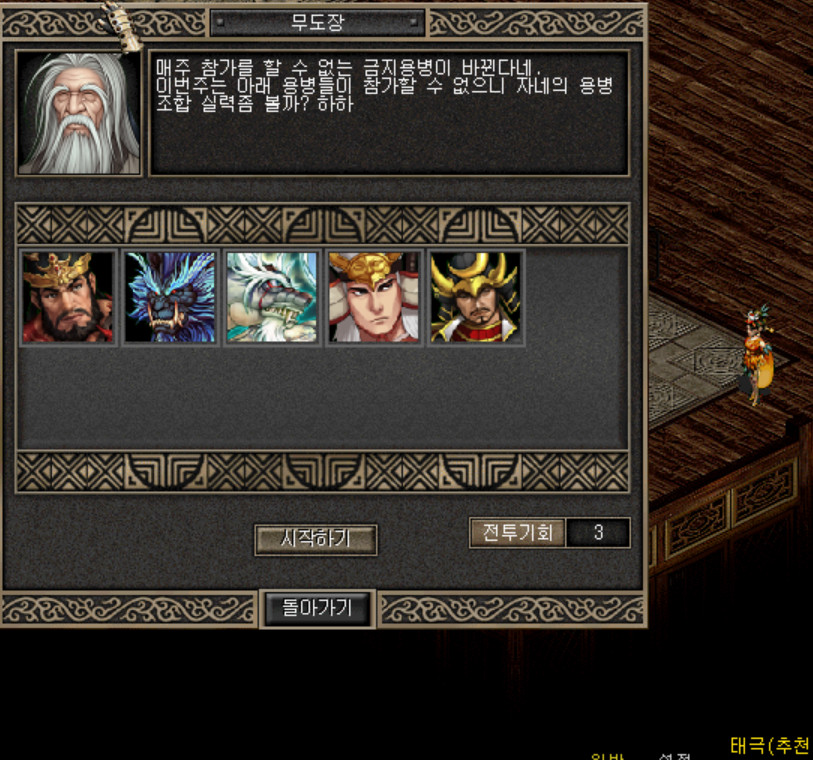Image resolution: width=813 pixels, height=760 pixels.
Task: Select the white dragon mercenary portrait
Action: (x=272, y=298)
